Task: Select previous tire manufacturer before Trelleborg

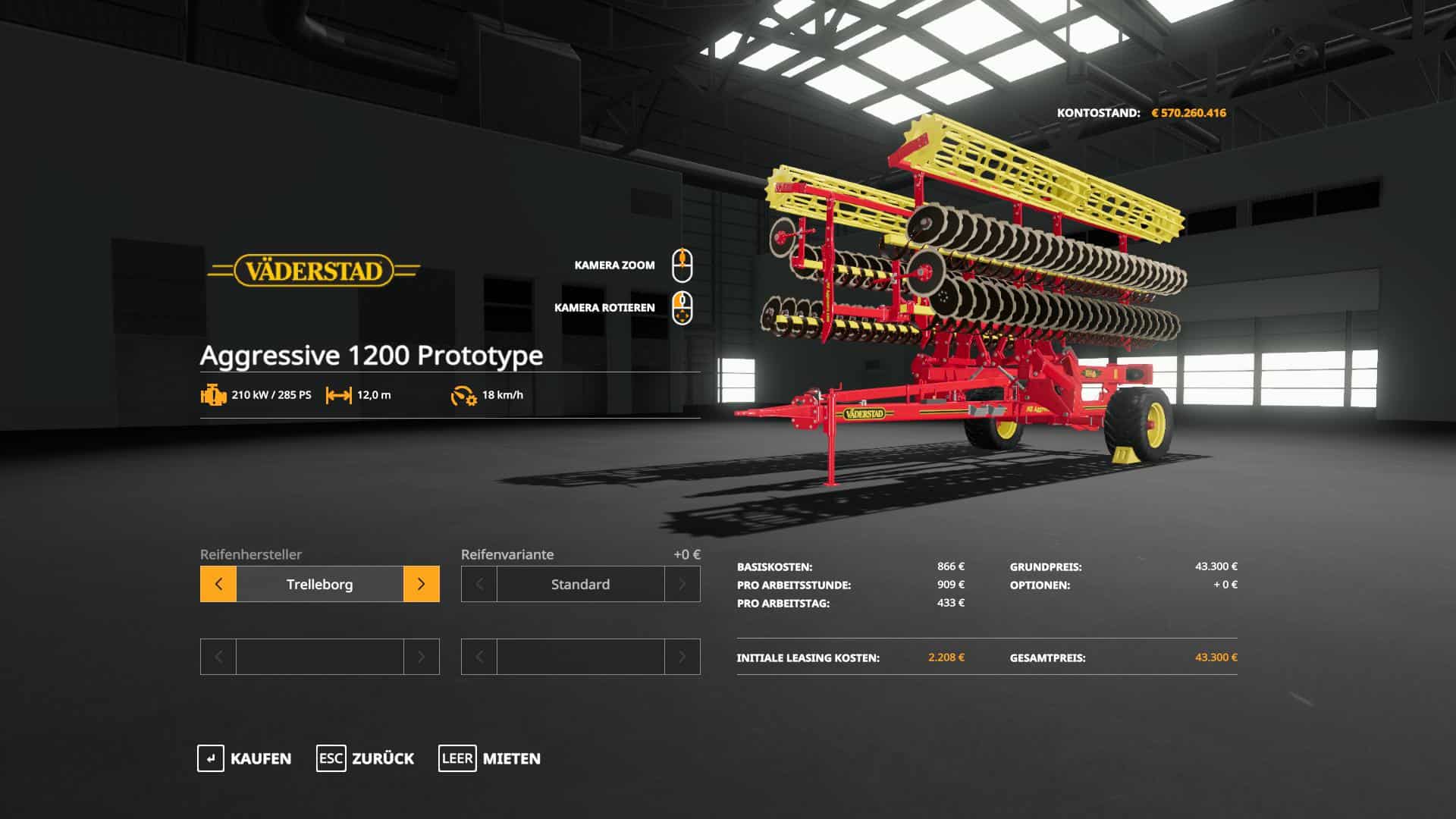Action: tap(218, 584)
